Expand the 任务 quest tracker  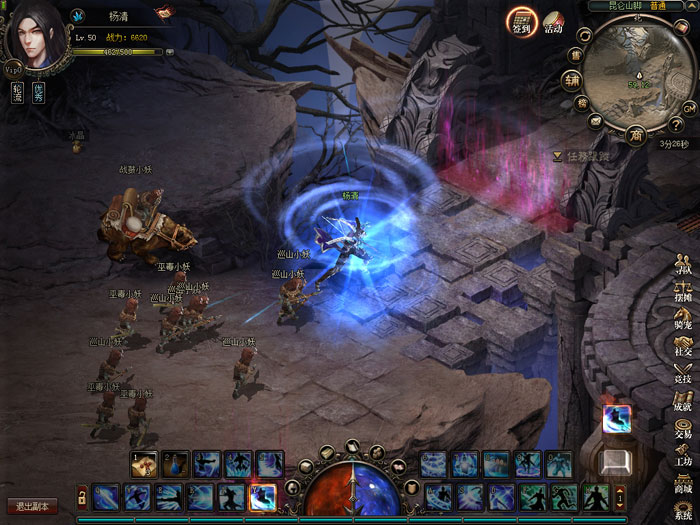point(557,156)
